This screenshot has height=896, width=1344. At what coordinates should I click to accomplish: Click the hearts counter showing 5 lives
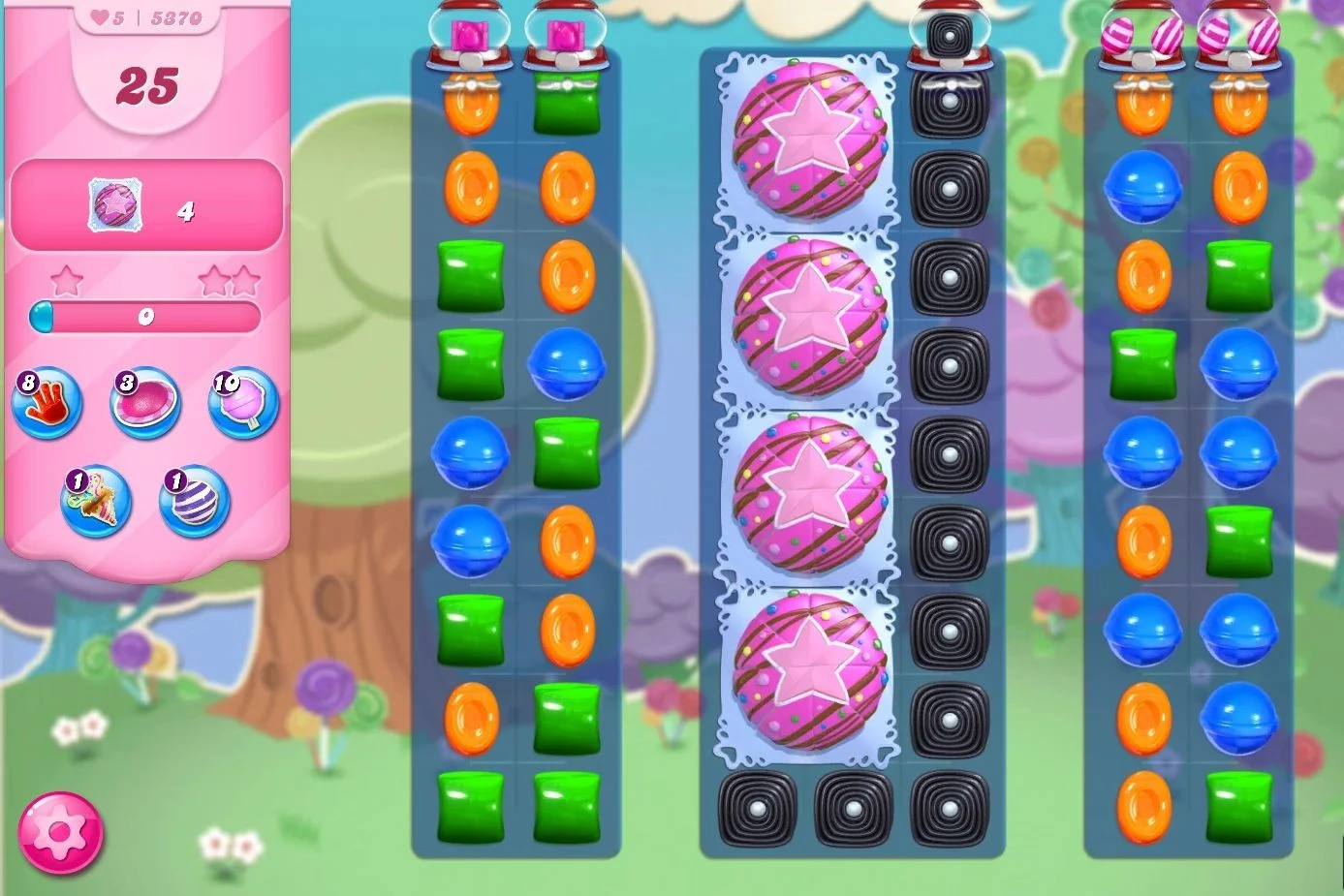pos(103,15)
